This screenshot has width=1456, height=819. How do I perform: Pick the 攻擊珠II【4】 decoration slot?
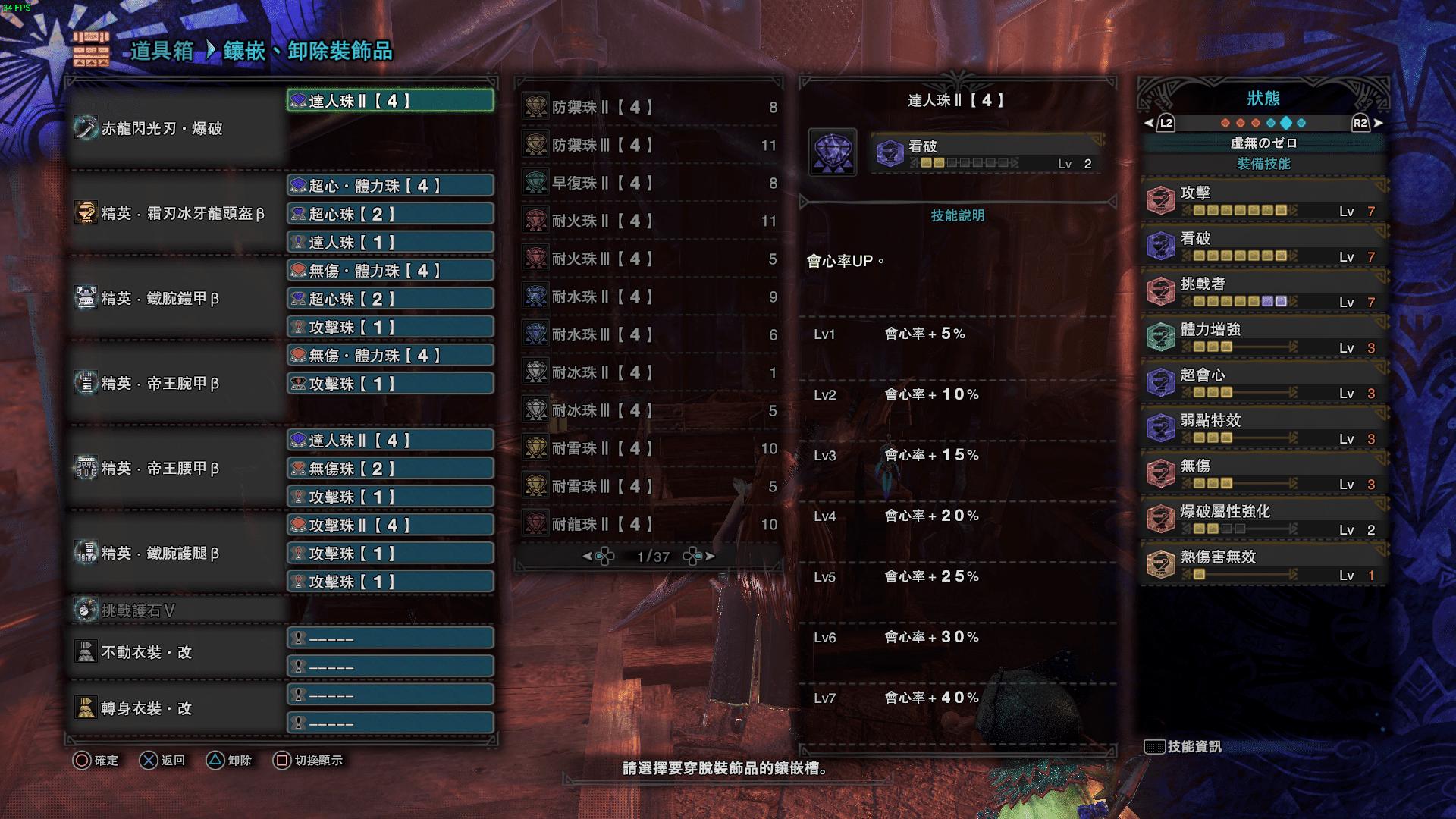(x=391, y=525)
